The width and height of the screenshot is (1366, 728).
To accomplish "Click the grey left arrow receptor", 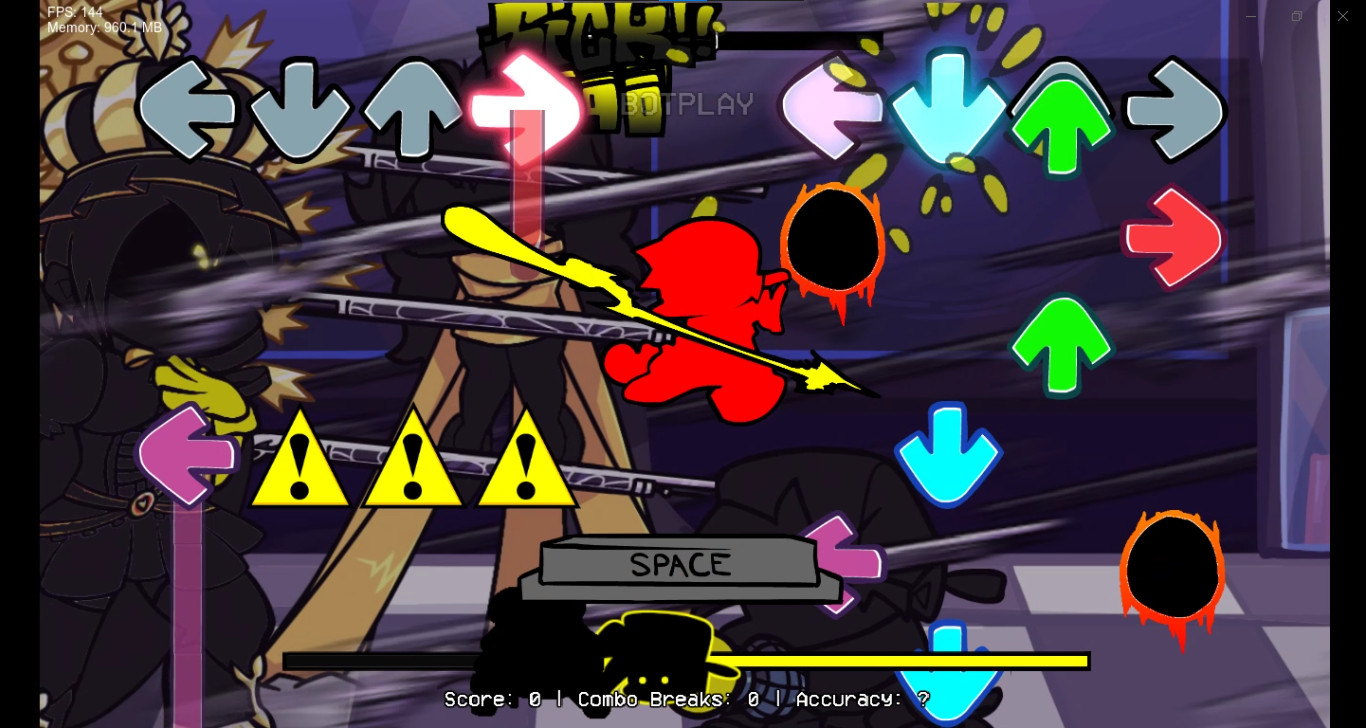I will click(x=186, y=108).
